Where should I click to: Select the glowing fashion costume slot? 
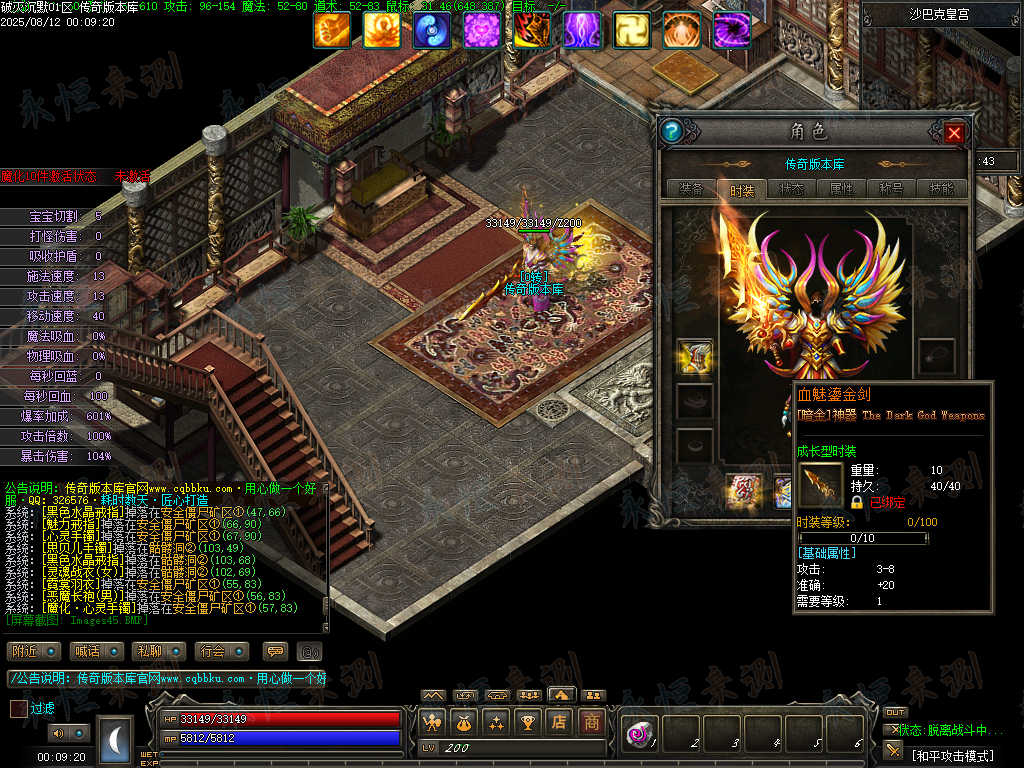point(695,357)
